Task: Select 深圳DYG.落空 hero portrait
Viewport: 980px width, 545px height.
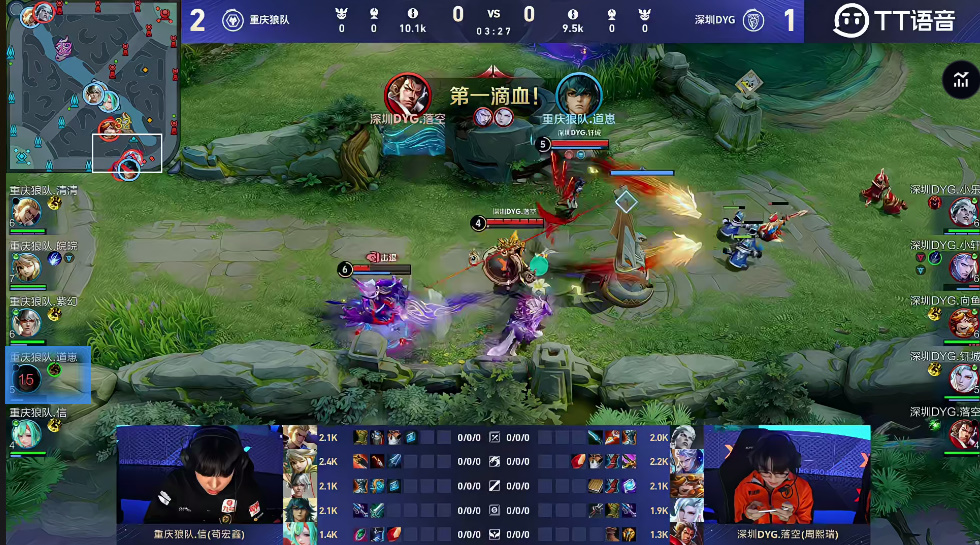Action: [x=961, y=433]
